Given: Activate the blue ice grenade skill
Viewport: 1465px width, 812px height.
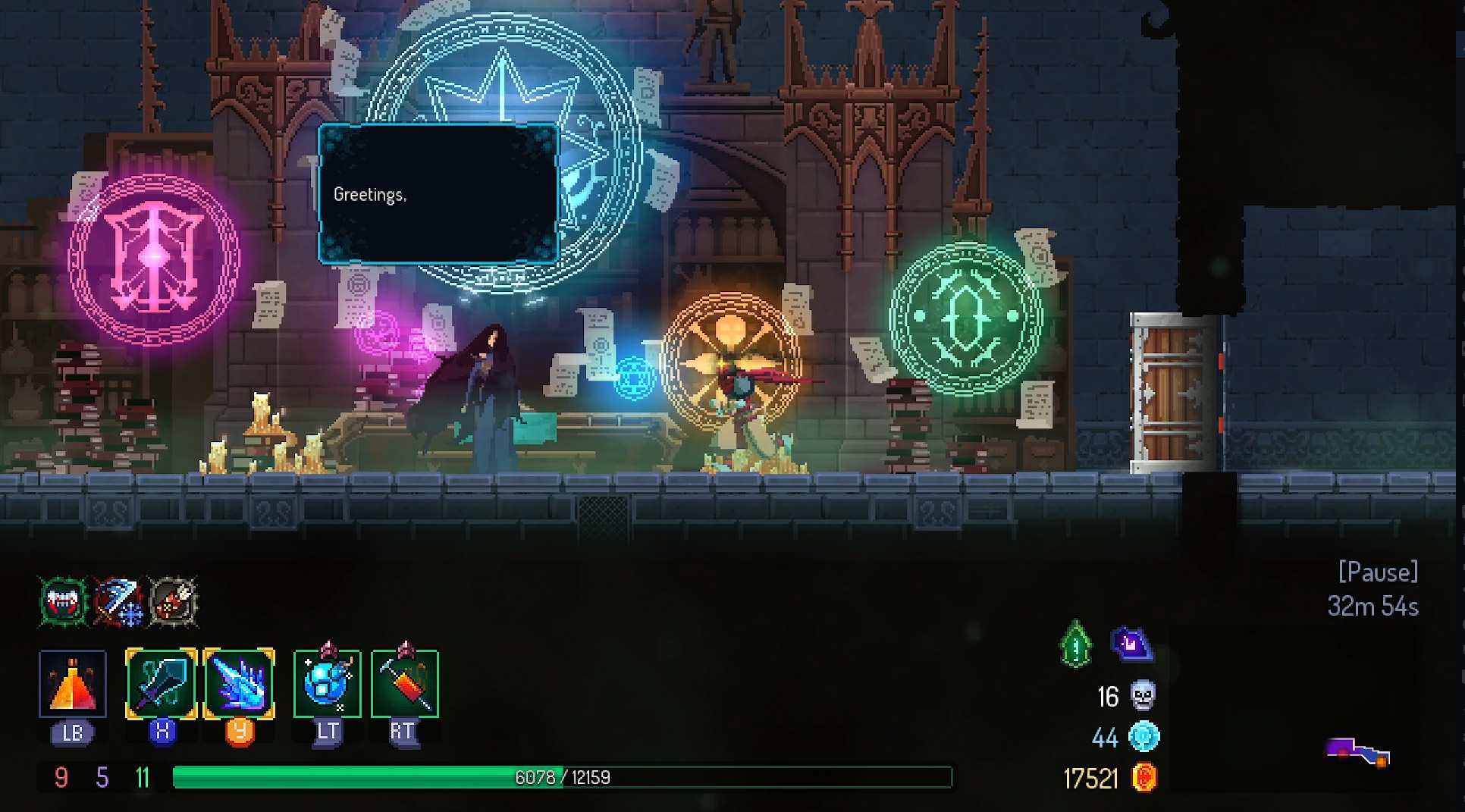Looking at the screenshot, I should [x=328, y=684].
